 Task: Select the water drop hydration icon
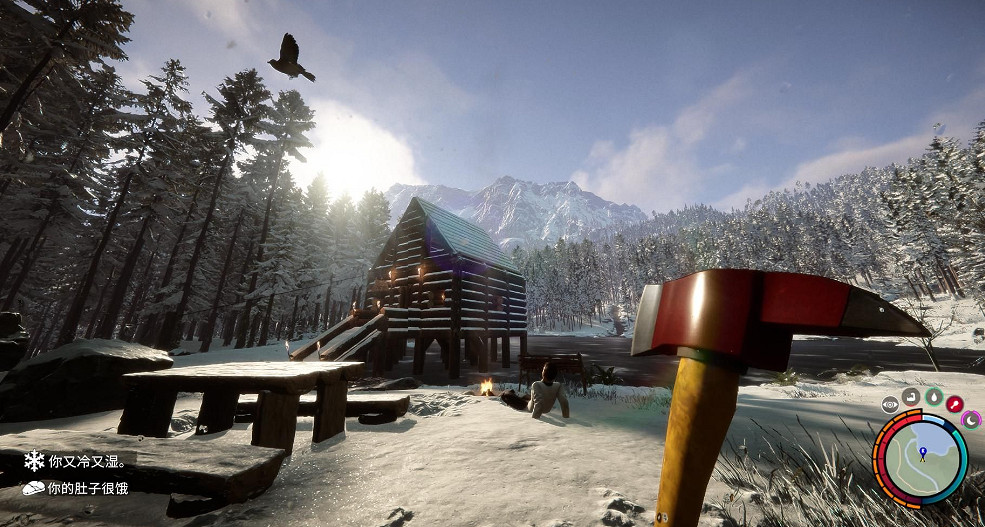pos(933,396)
